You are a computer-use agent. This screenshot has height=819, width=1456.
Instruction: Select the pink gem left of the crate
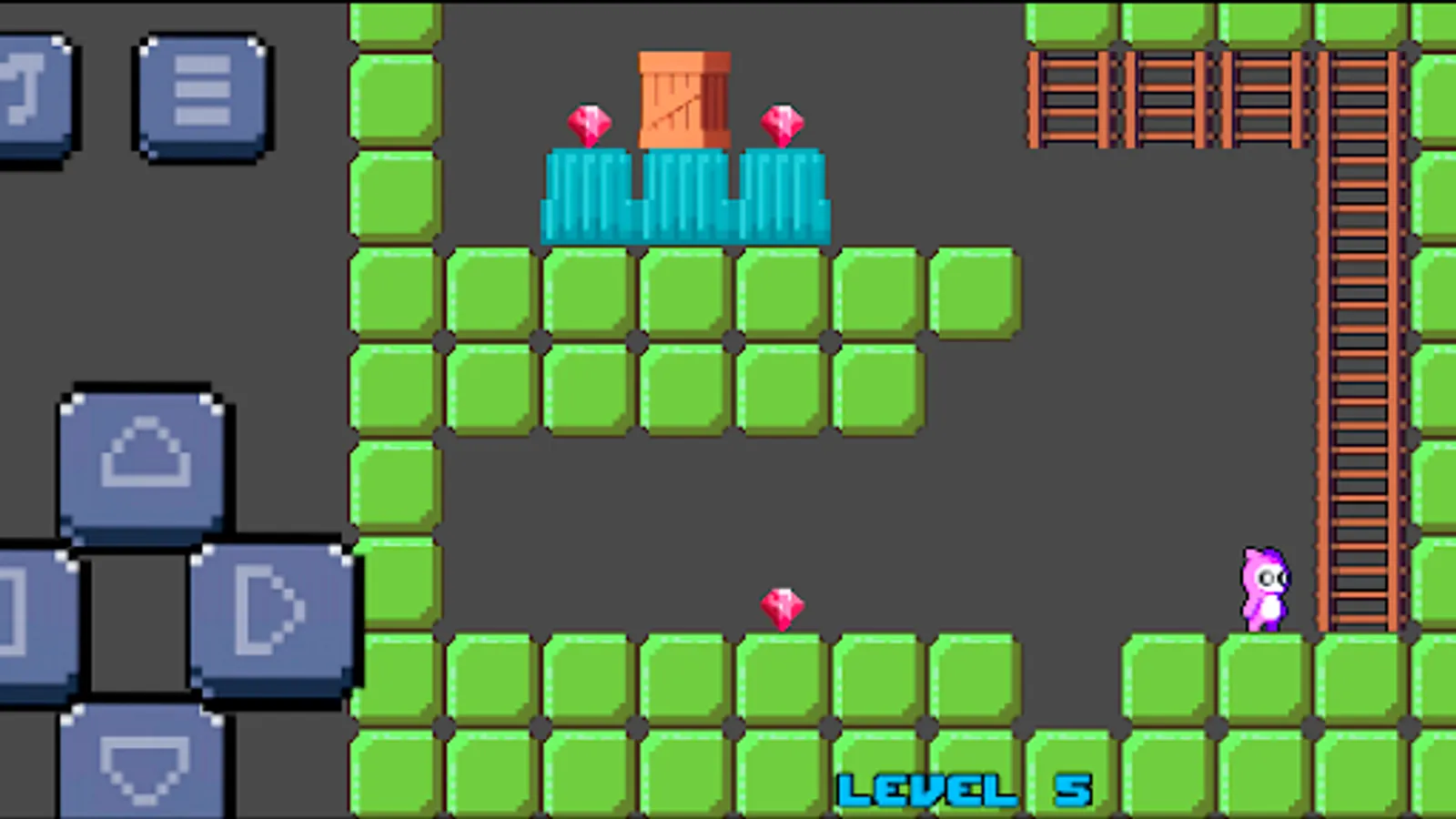tap(588, 123)
